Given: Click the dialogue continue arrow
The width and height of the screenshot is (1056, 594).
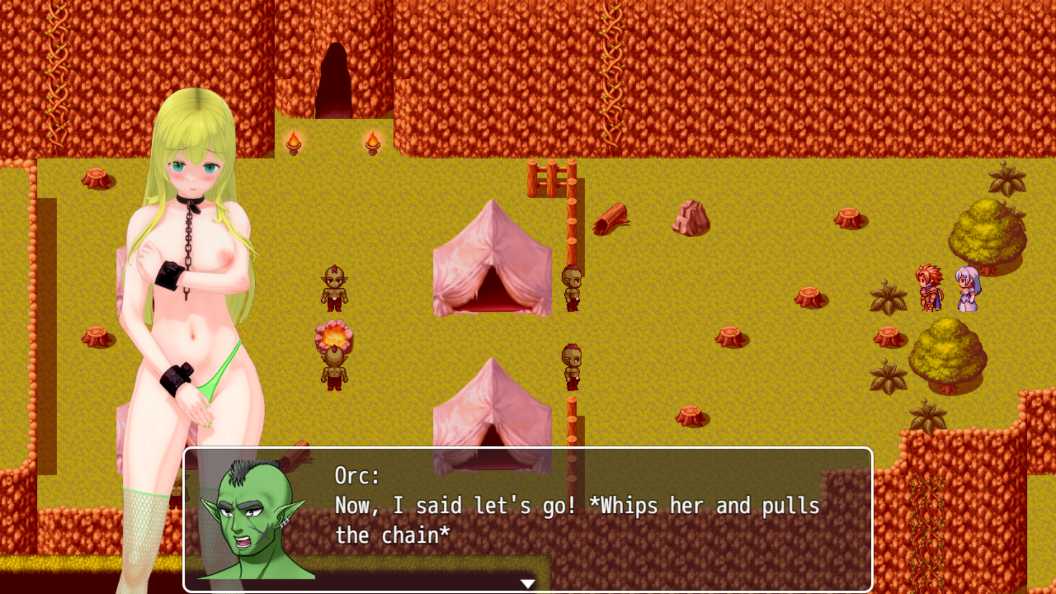Looking at the screenshot, I should click(528, 583).
